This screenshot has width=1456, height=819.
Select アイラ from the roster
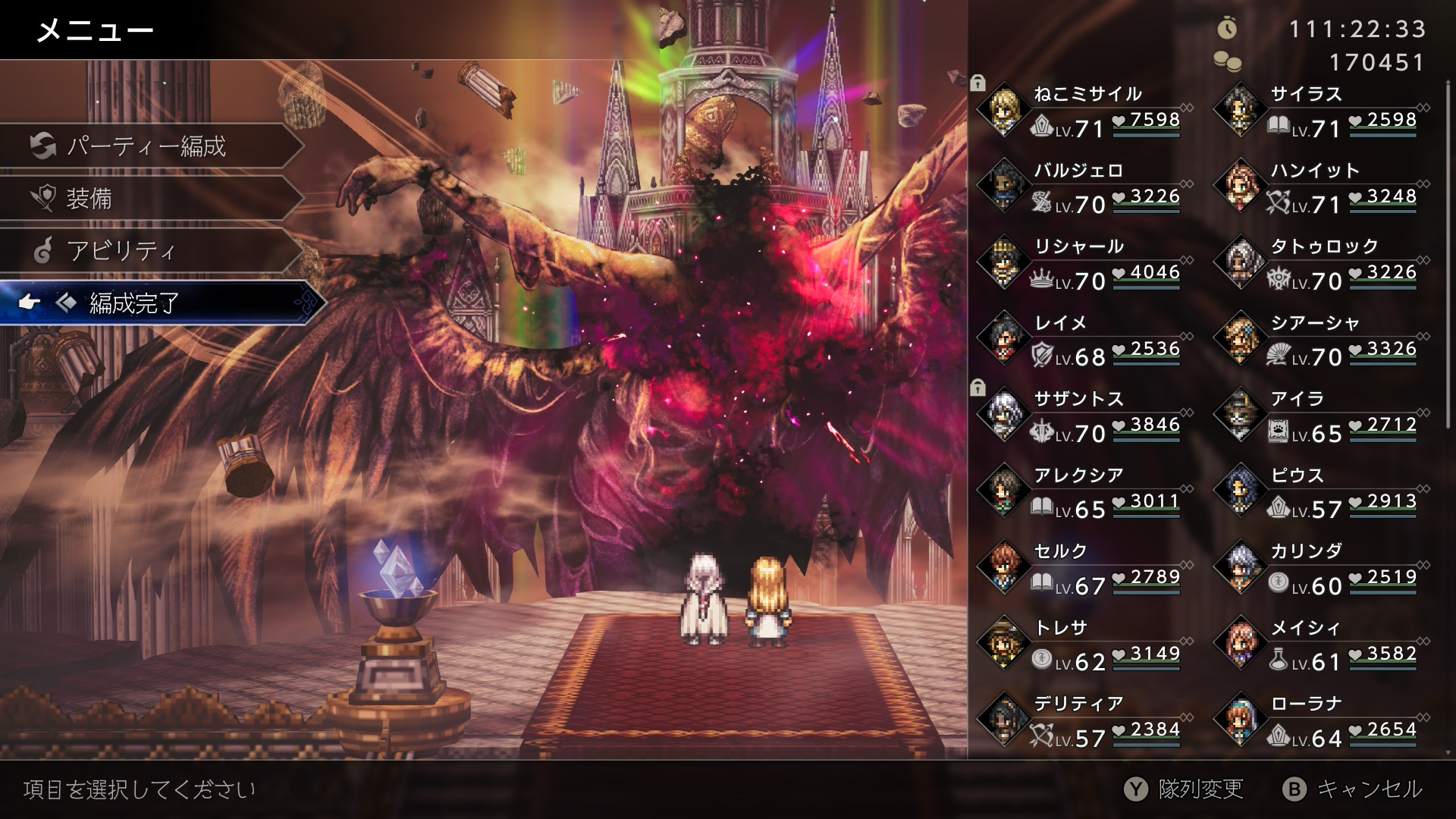pyautogui.click(x=1321, y=416)
